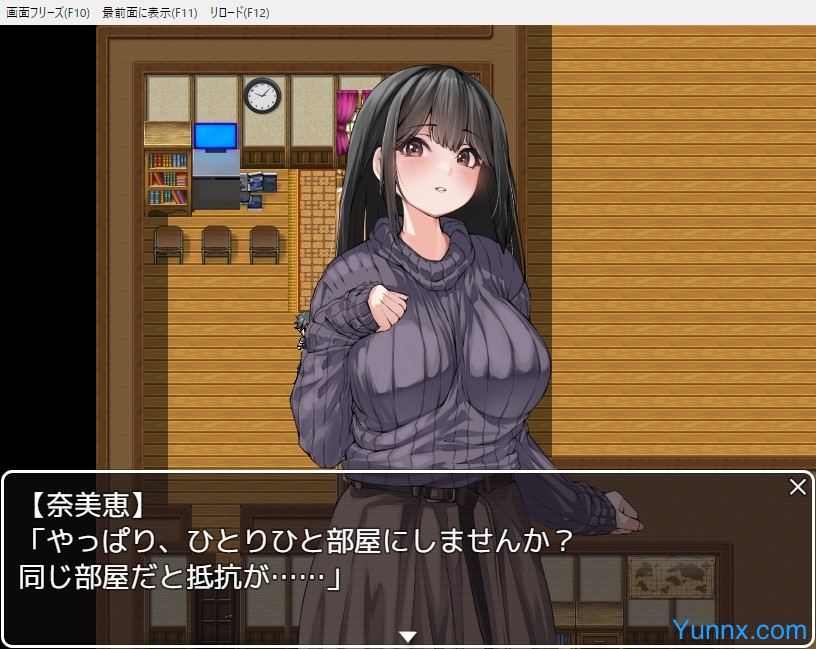Image resolution: width=816 pixels, height=649 pixels.
Task: Advance dialogue via the white down arrow
Action: point(407,636)
